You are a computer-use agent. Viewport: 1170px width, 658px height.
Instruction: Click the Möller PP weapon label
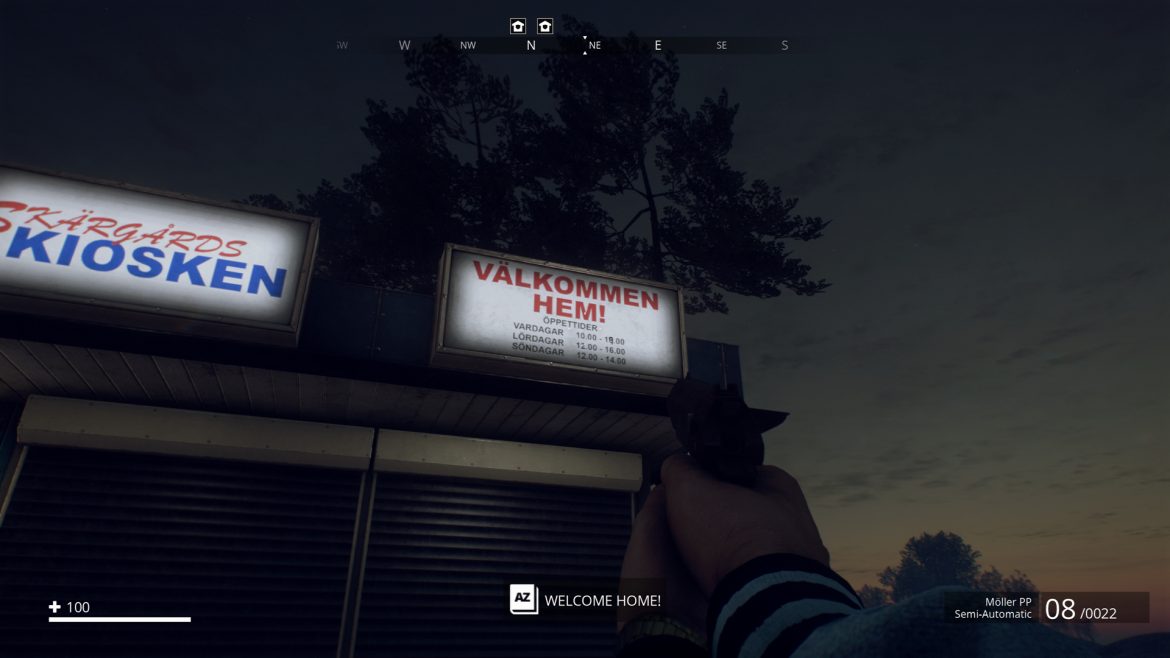pyautogui.click(x=1007, y=601)
